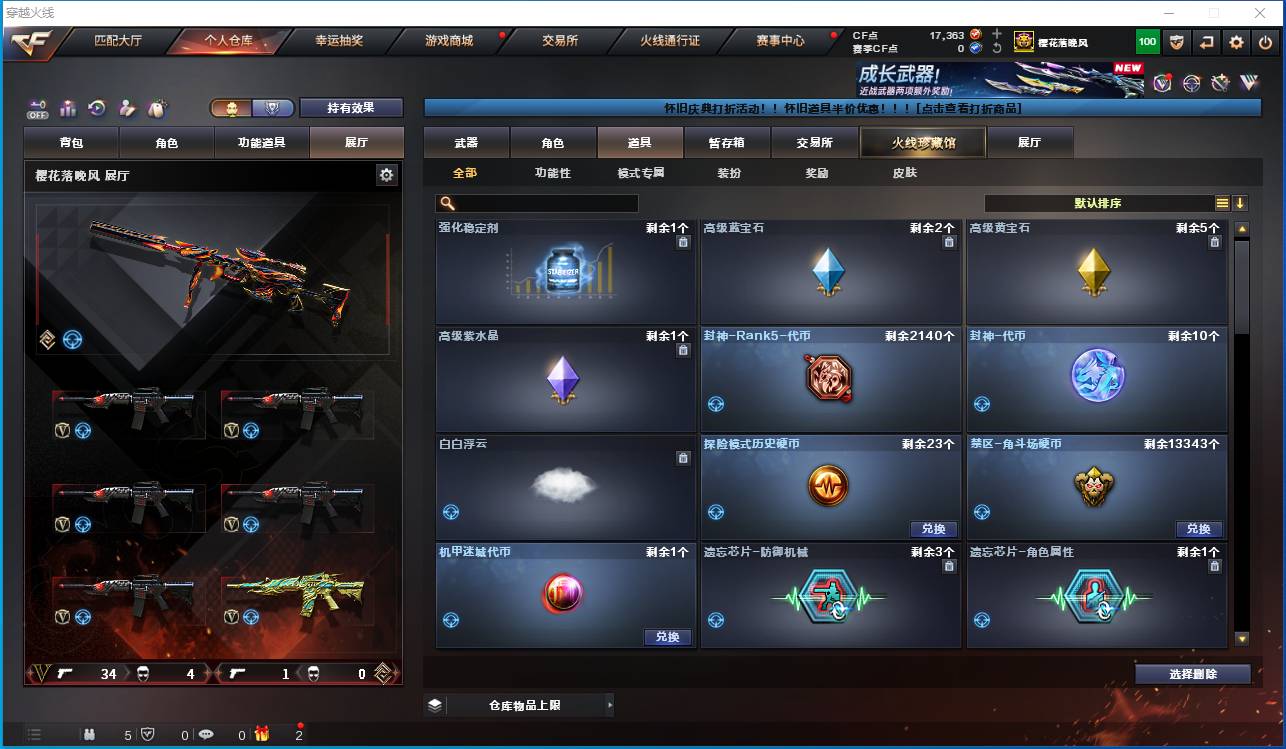Turn off the OFF switch above the showroom
Viewport: 1286px width, 749px height.
pos(37,109)
